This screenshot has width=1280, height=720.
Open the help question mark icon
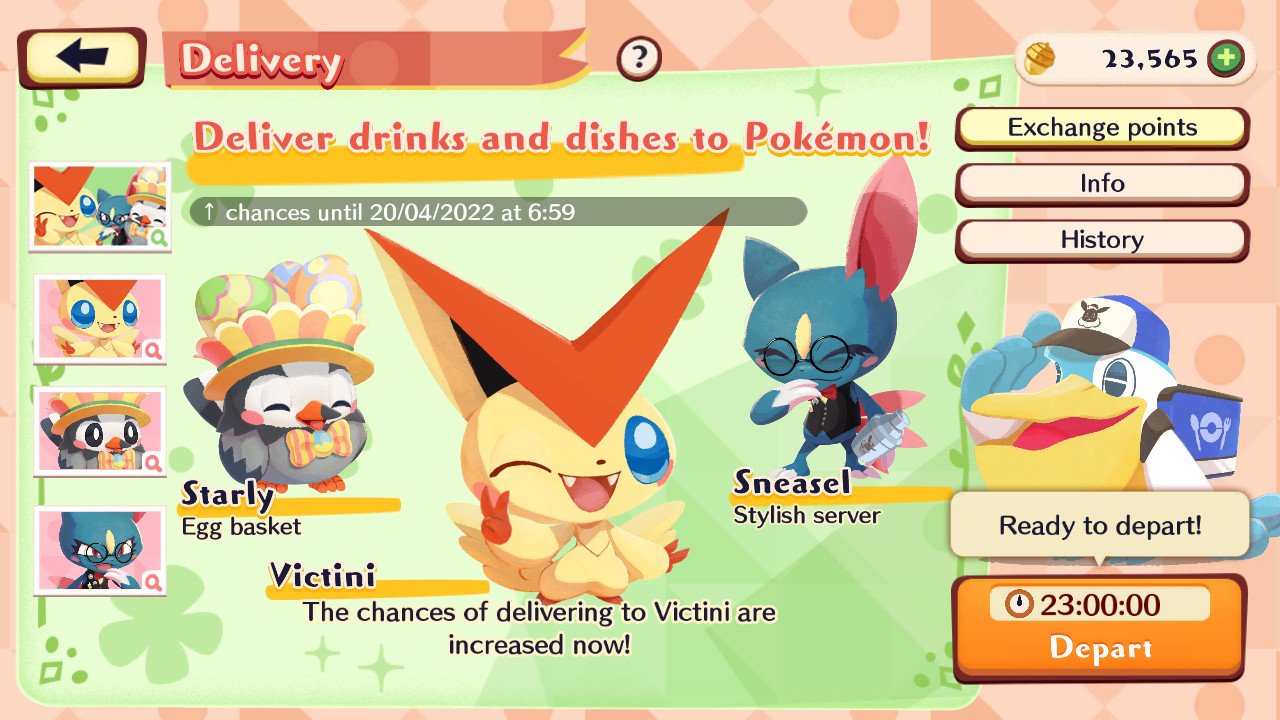coord(637,56)
